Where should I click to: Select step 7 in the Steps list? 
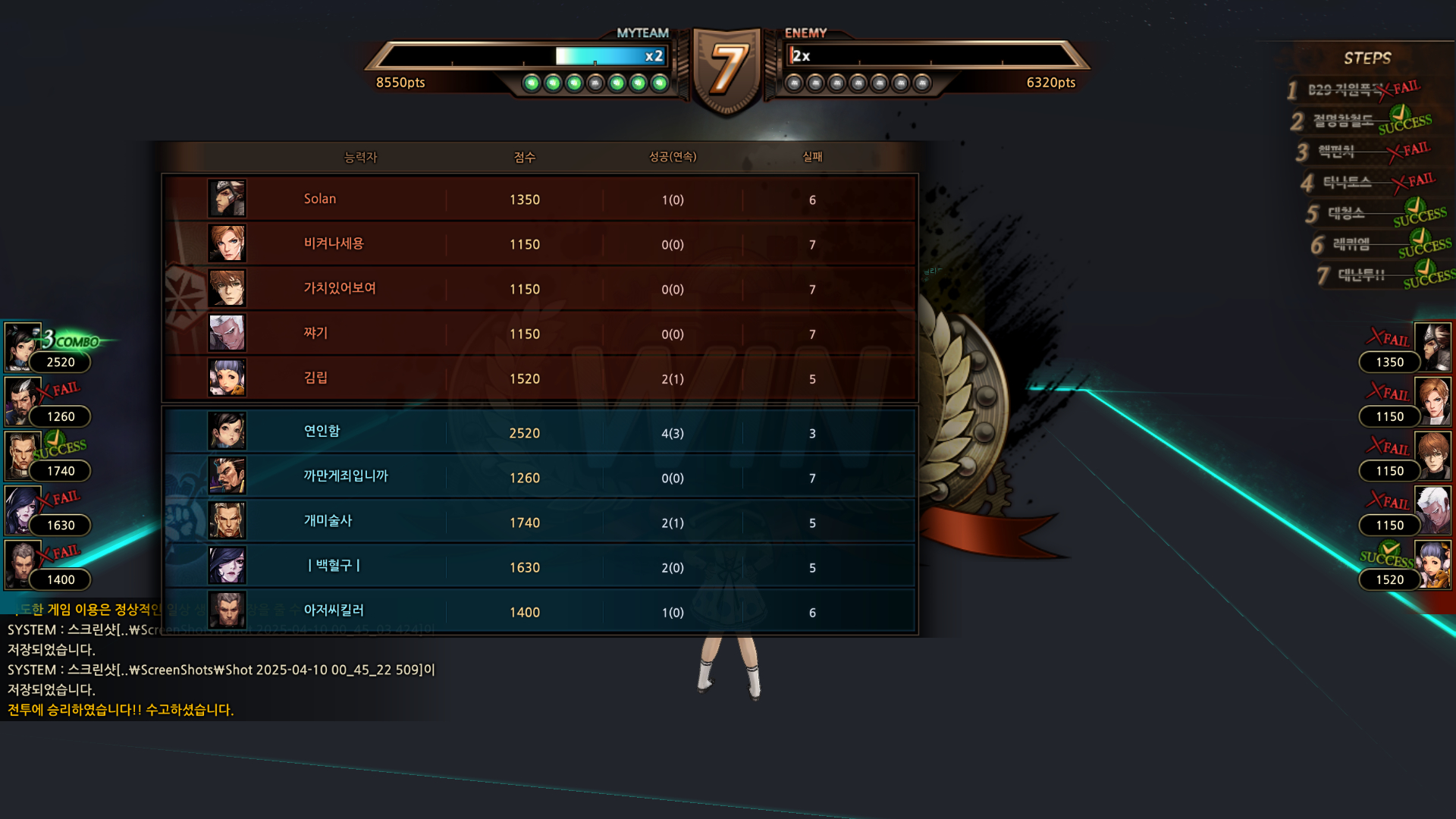click(x=1373, y=275)
